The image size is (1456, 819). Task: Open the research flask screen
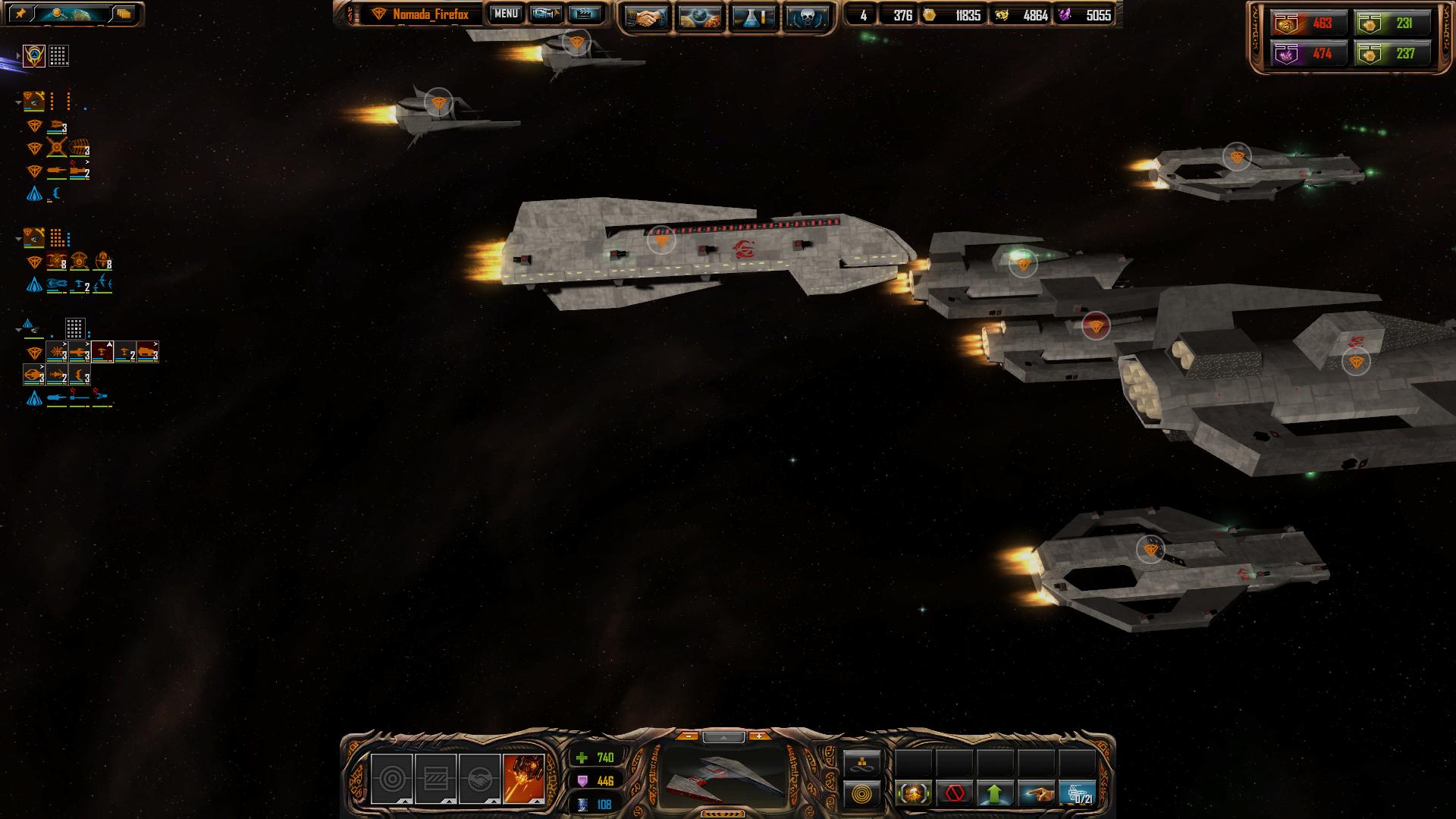[x=753, y=17]
